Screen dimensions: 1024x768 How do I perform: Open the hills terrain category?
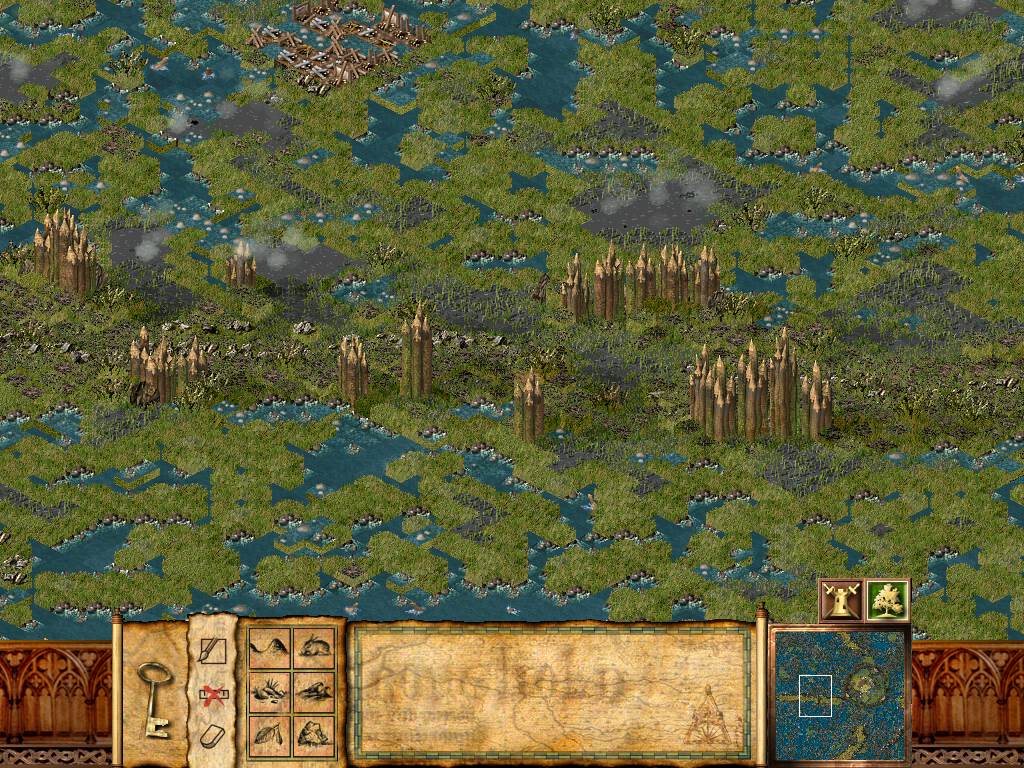269,647
